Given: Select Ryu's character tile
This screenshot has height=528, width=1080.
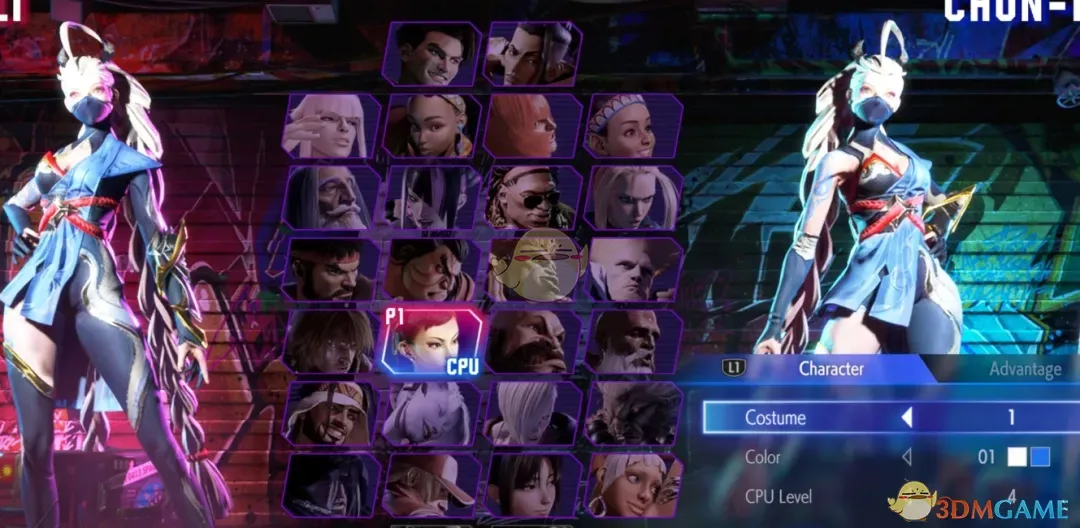Looking at the screenshot, I should pos(331,270).
